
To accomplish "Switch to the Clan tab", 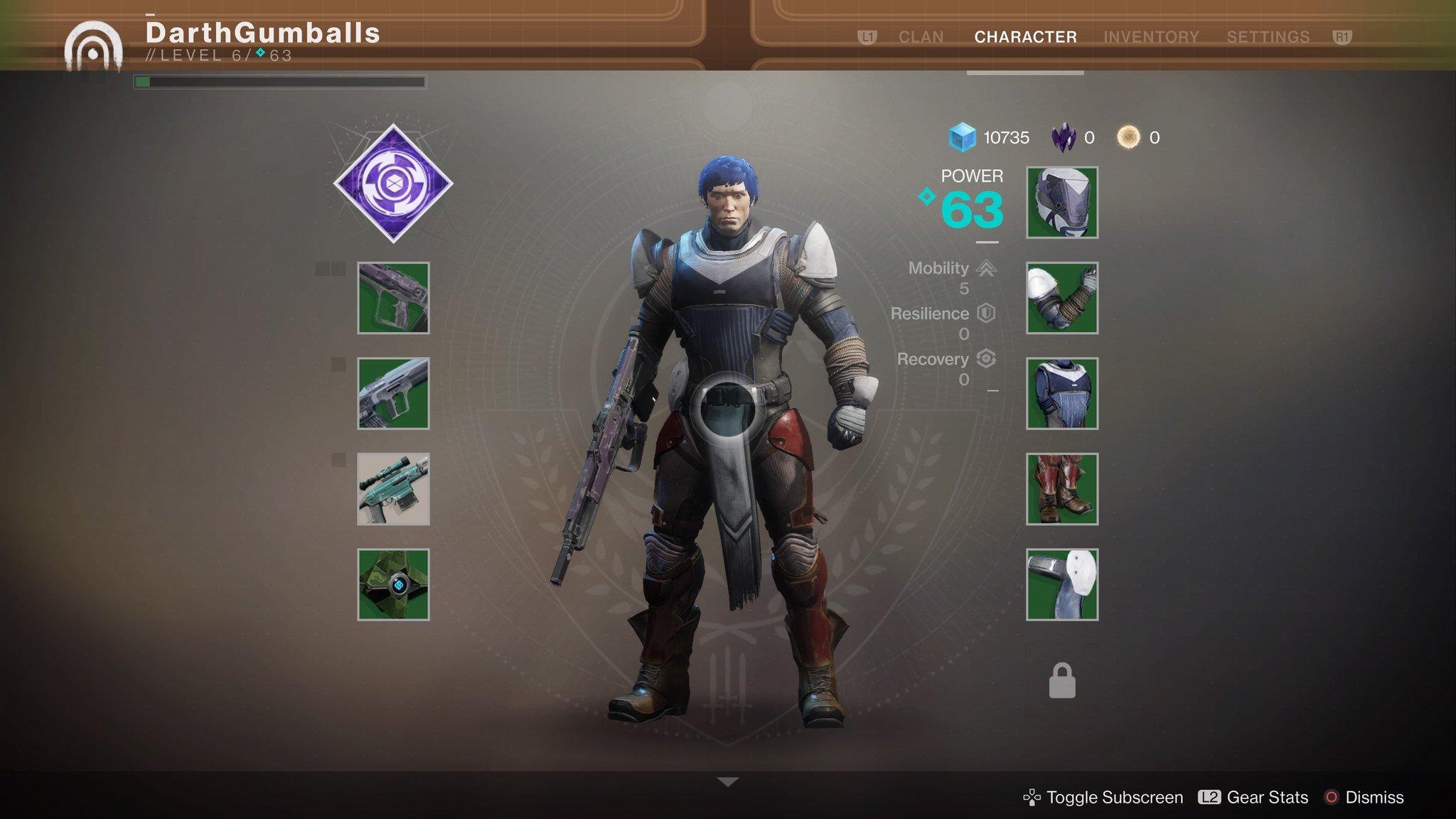I will (921, 37).
